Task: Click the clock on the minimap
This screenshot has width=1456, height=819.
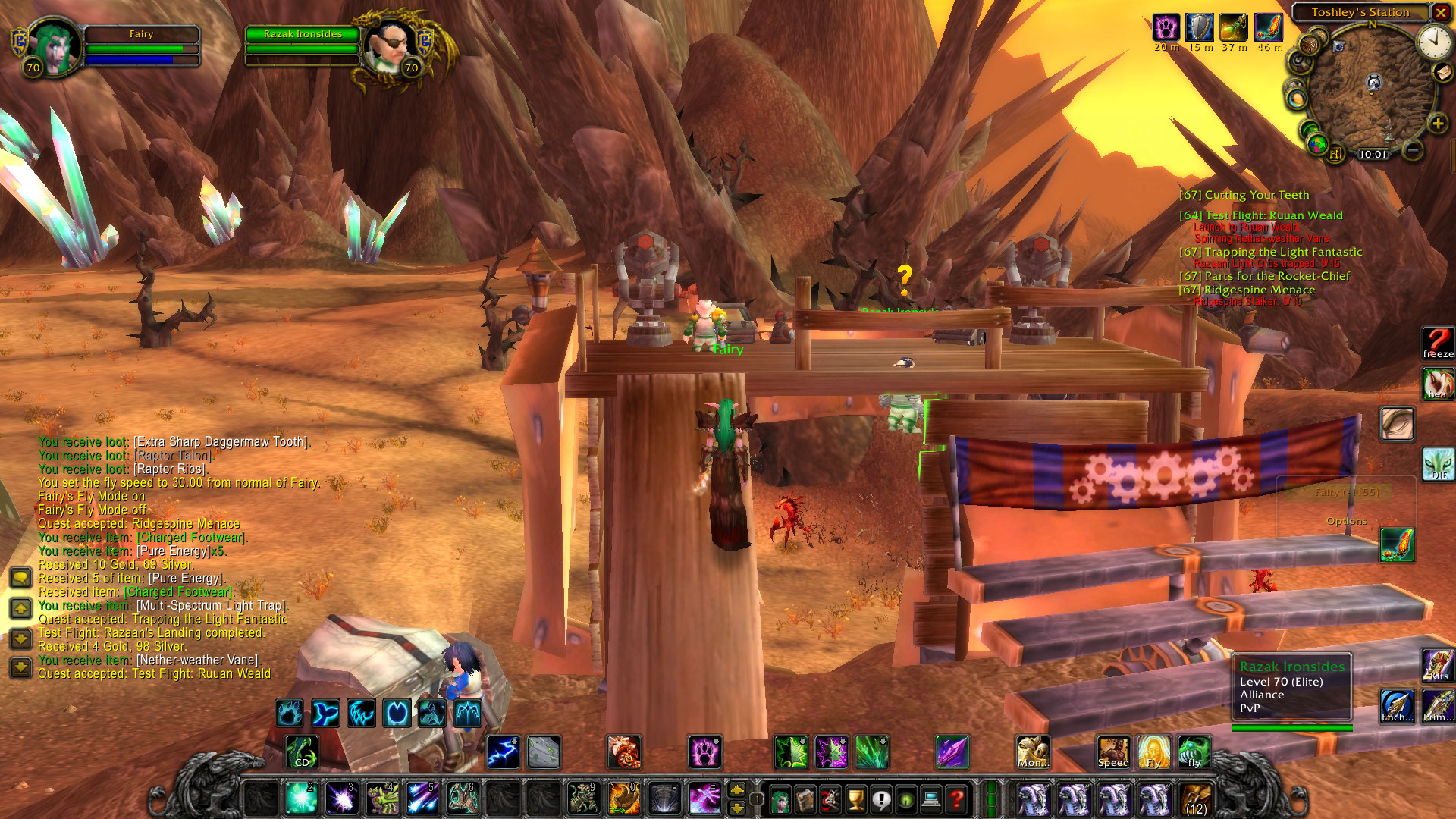Action: (1435, 44)
